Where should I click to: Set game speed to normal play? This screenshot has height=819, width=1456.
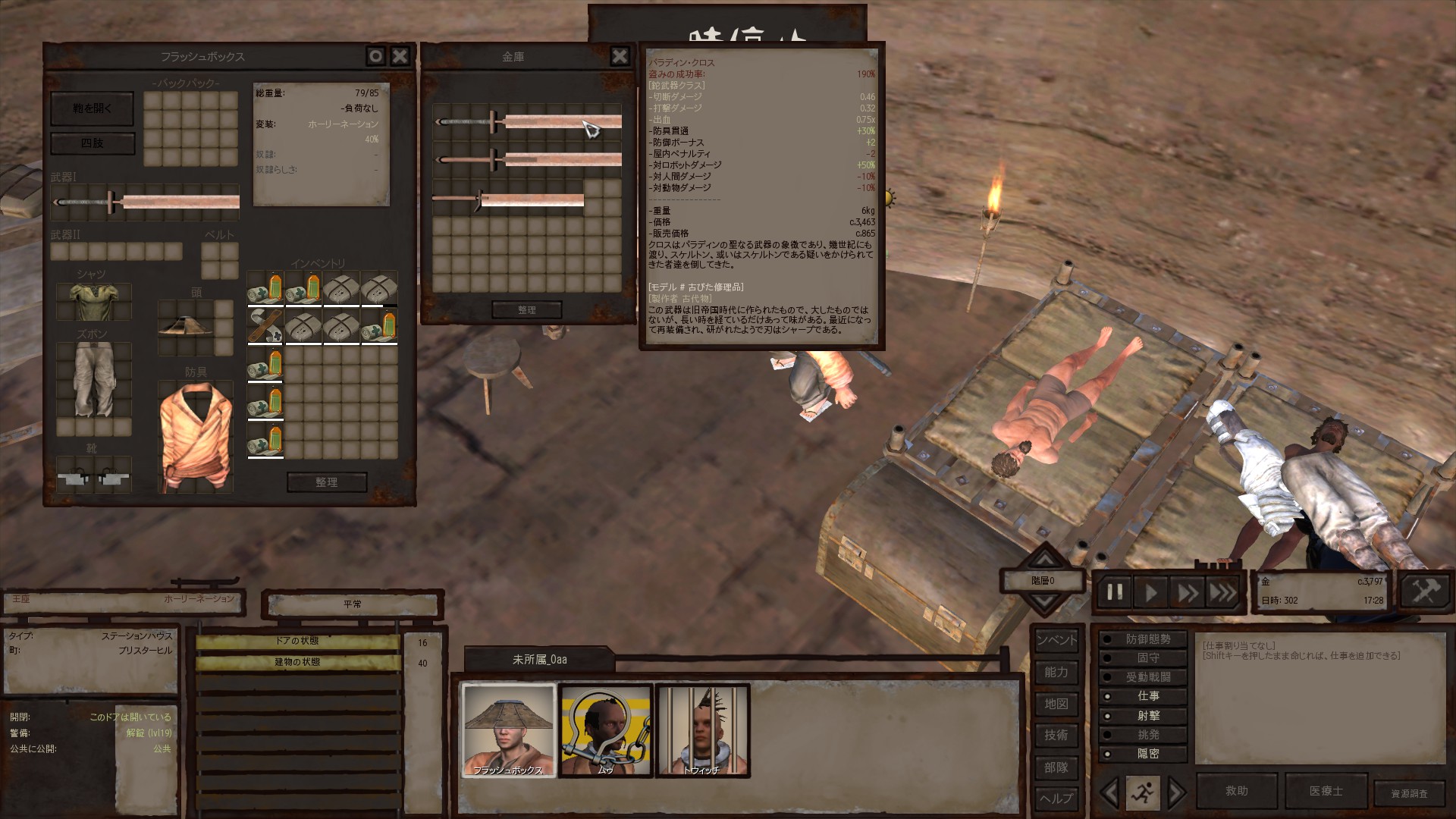click(1150, 592)
